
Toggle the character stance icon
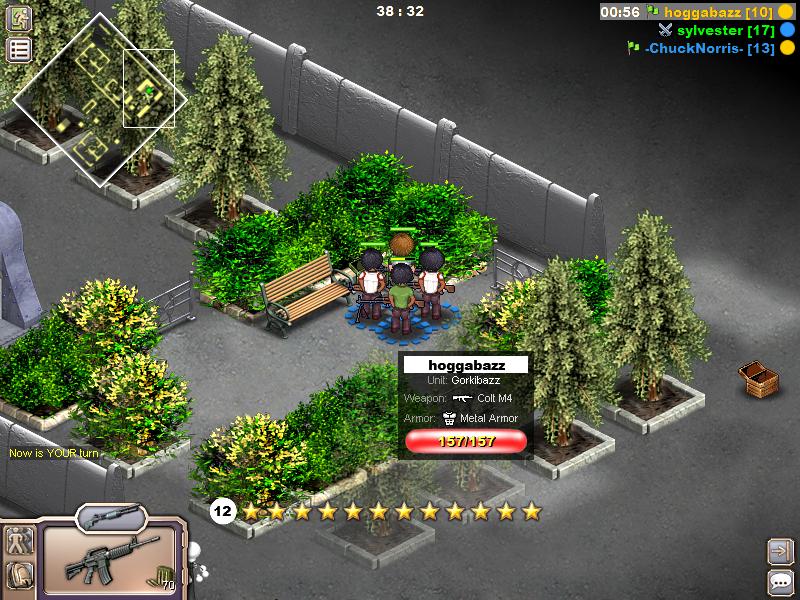coord(20,542)
